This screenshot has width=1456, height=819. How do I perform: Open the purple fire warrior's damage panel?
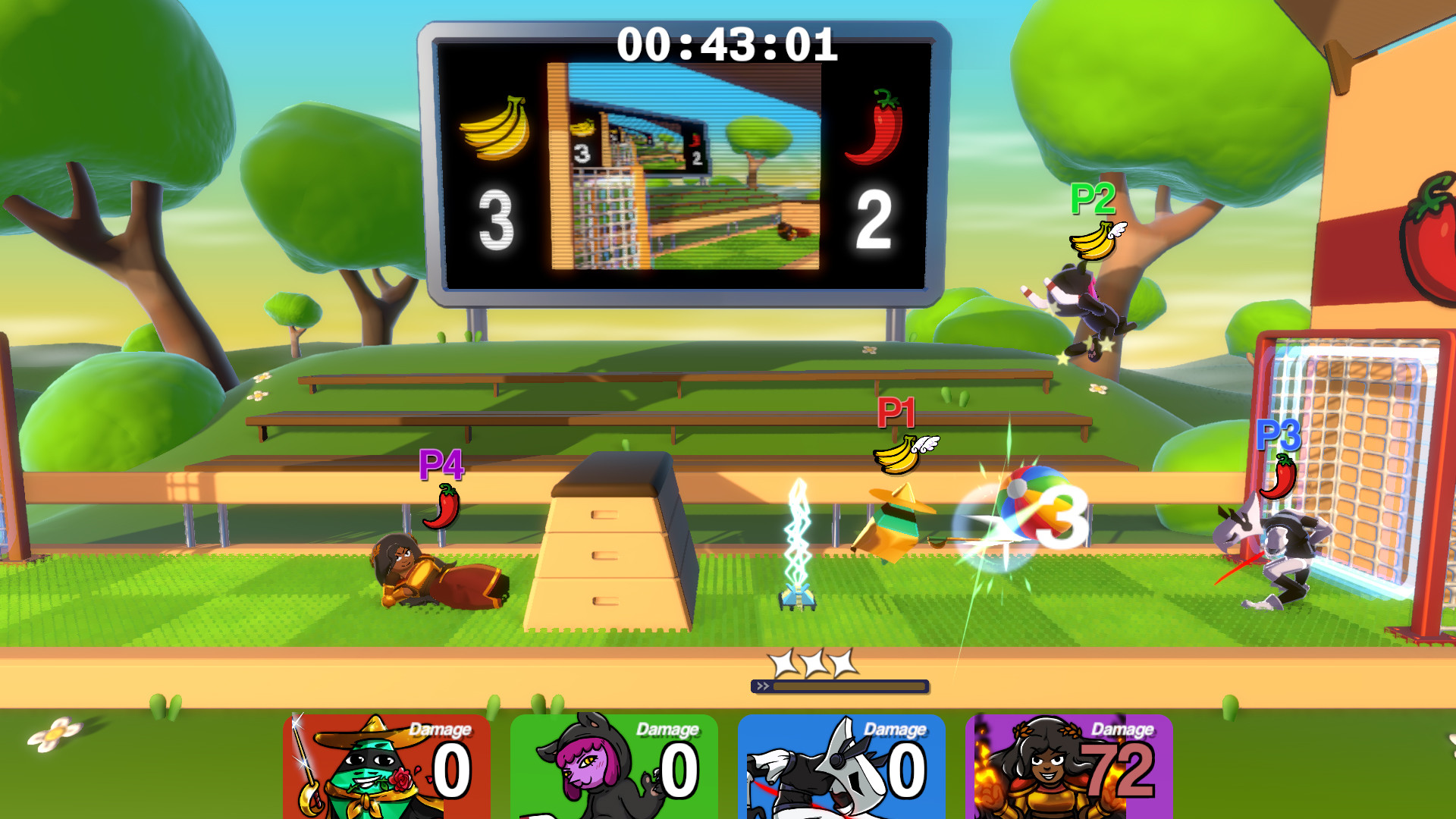pos(1069,766)
